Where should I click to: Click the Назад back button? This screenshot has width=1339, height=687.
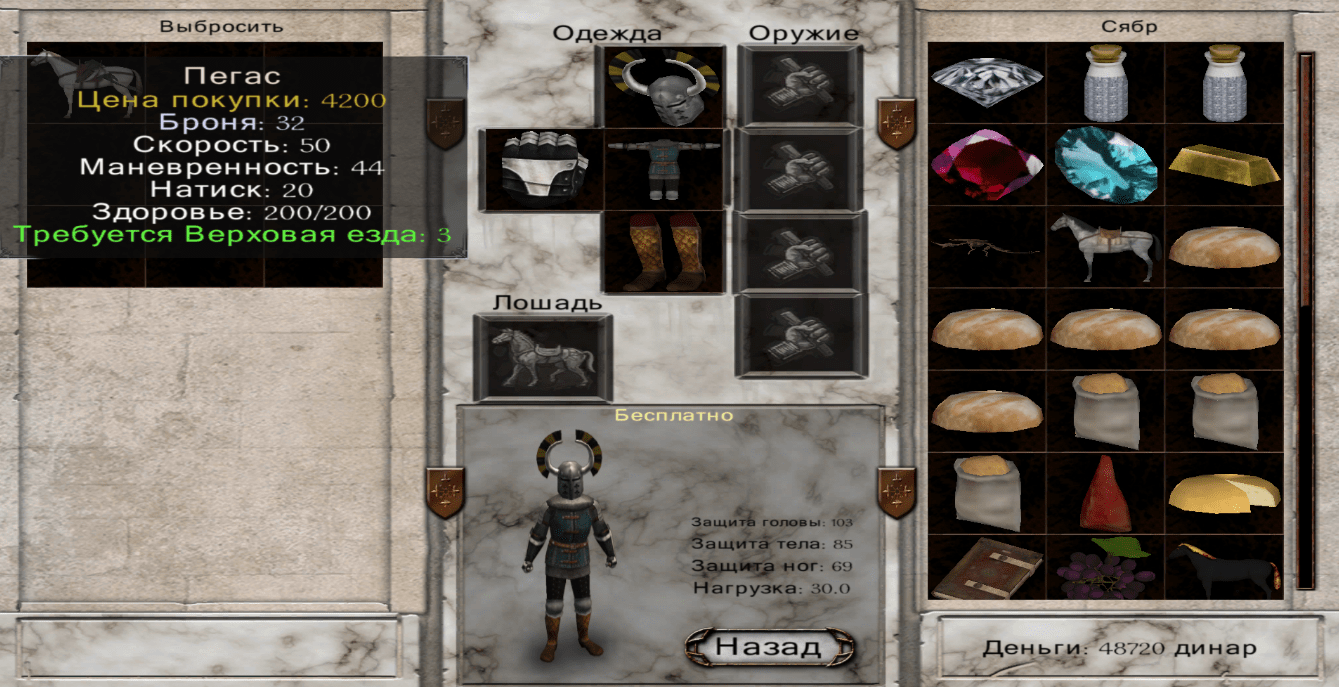coord(769,646)
